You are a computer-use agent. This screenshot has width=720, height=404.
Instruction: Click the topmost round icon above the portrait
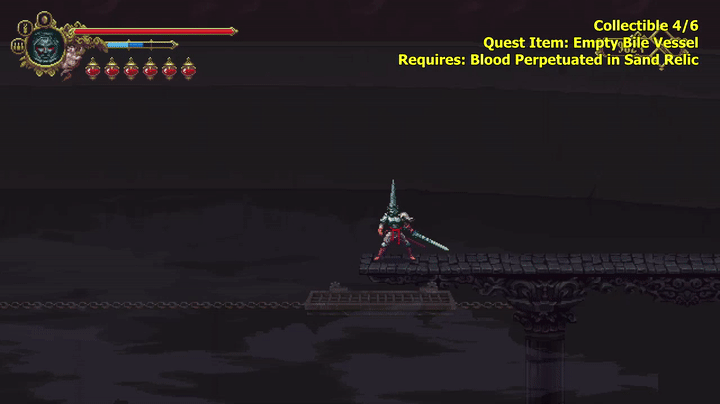(x=44, y=17)
